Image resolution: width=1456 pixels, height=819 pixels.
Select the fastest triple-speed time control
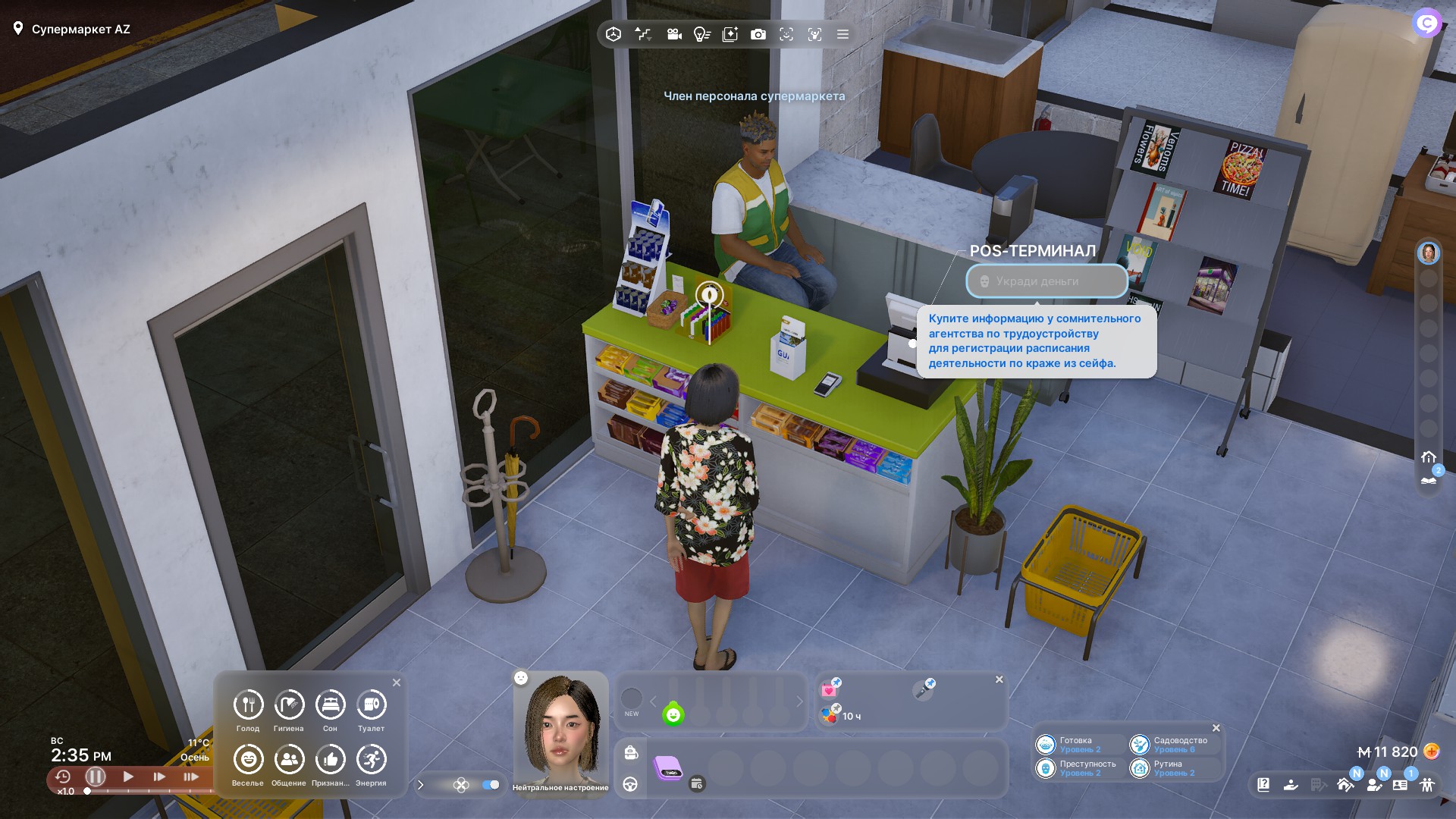(x=191, y=777)
